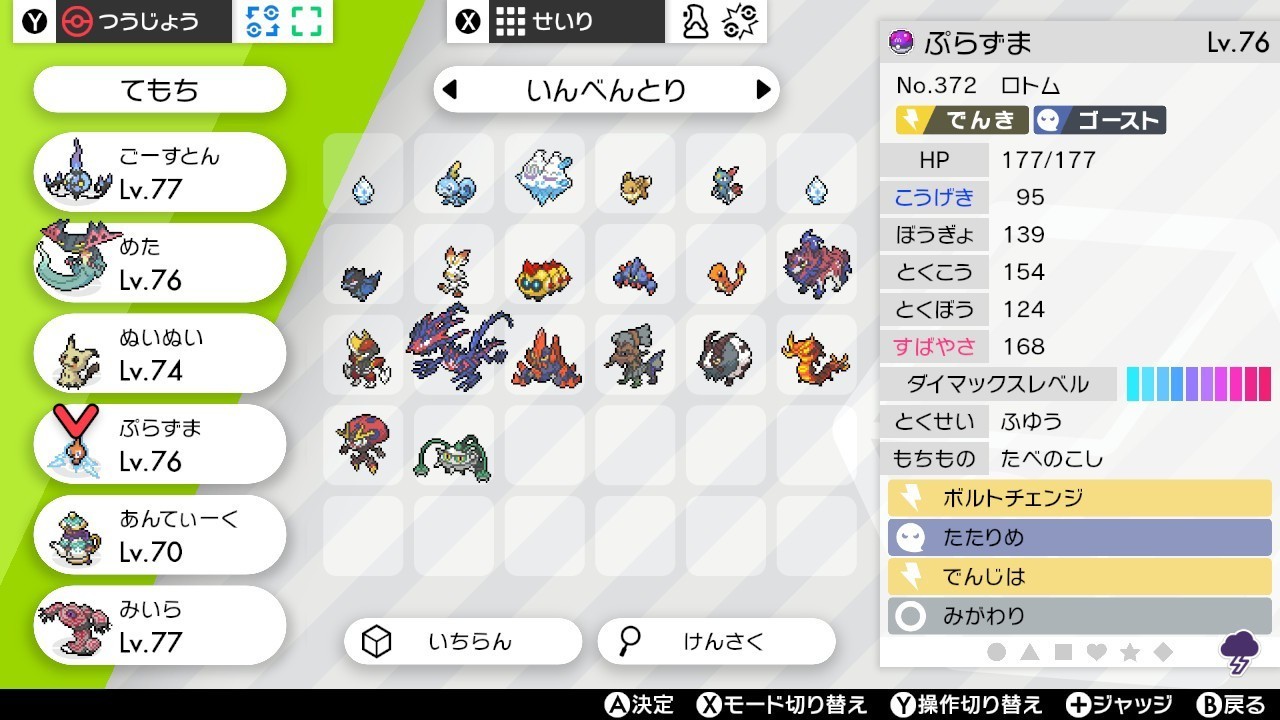Toggle the star marking shape
The image size is (1280, 720).
tap(1131, 651)
